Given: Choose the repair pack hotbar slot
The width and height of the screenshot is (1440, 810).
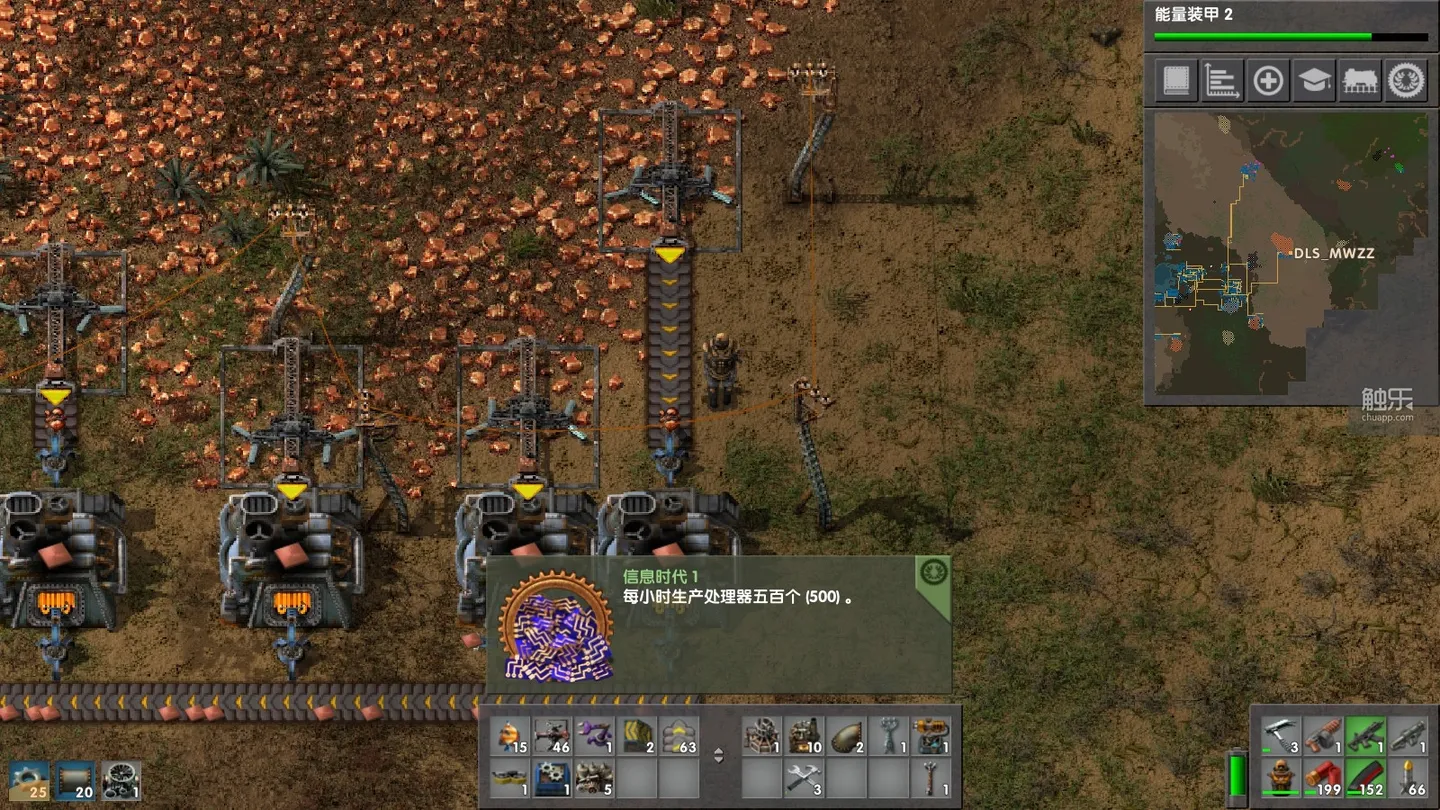Looking at the screenshot, I should 803,777.
